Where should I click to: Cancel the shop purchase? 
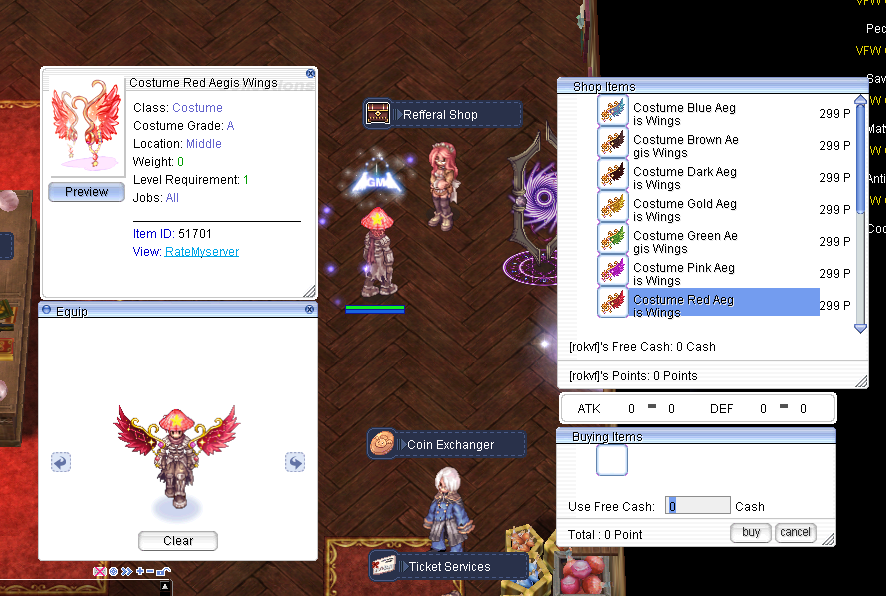click(795, 533)
